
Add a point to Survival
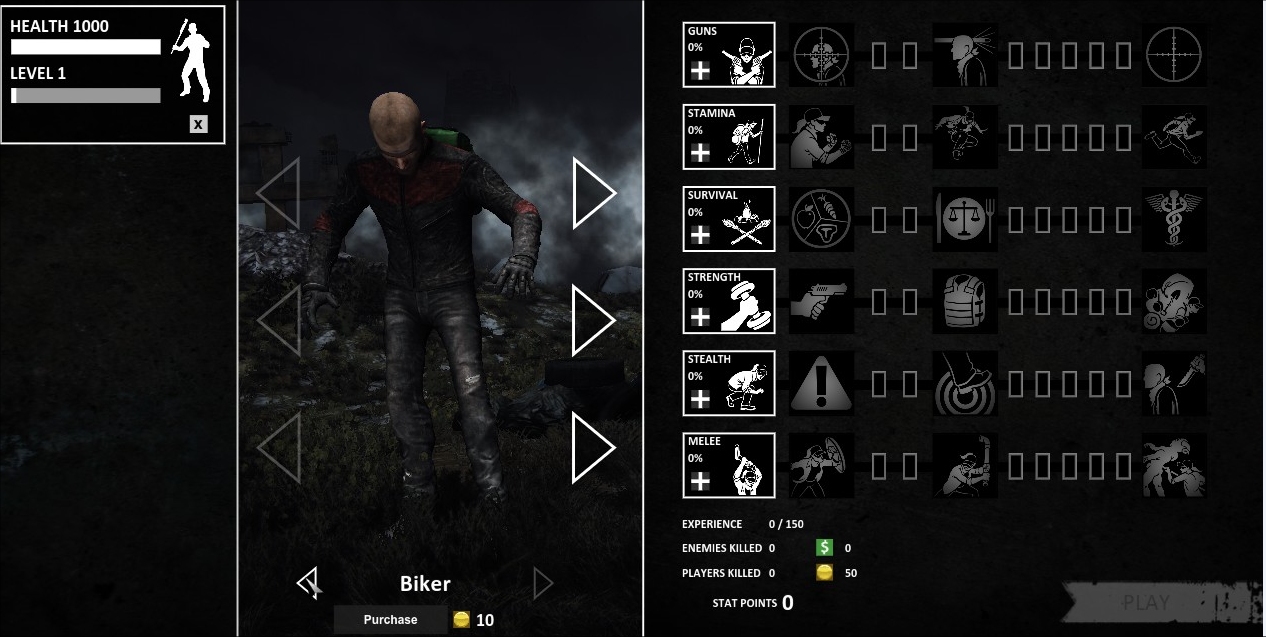[x=700, y=234]
